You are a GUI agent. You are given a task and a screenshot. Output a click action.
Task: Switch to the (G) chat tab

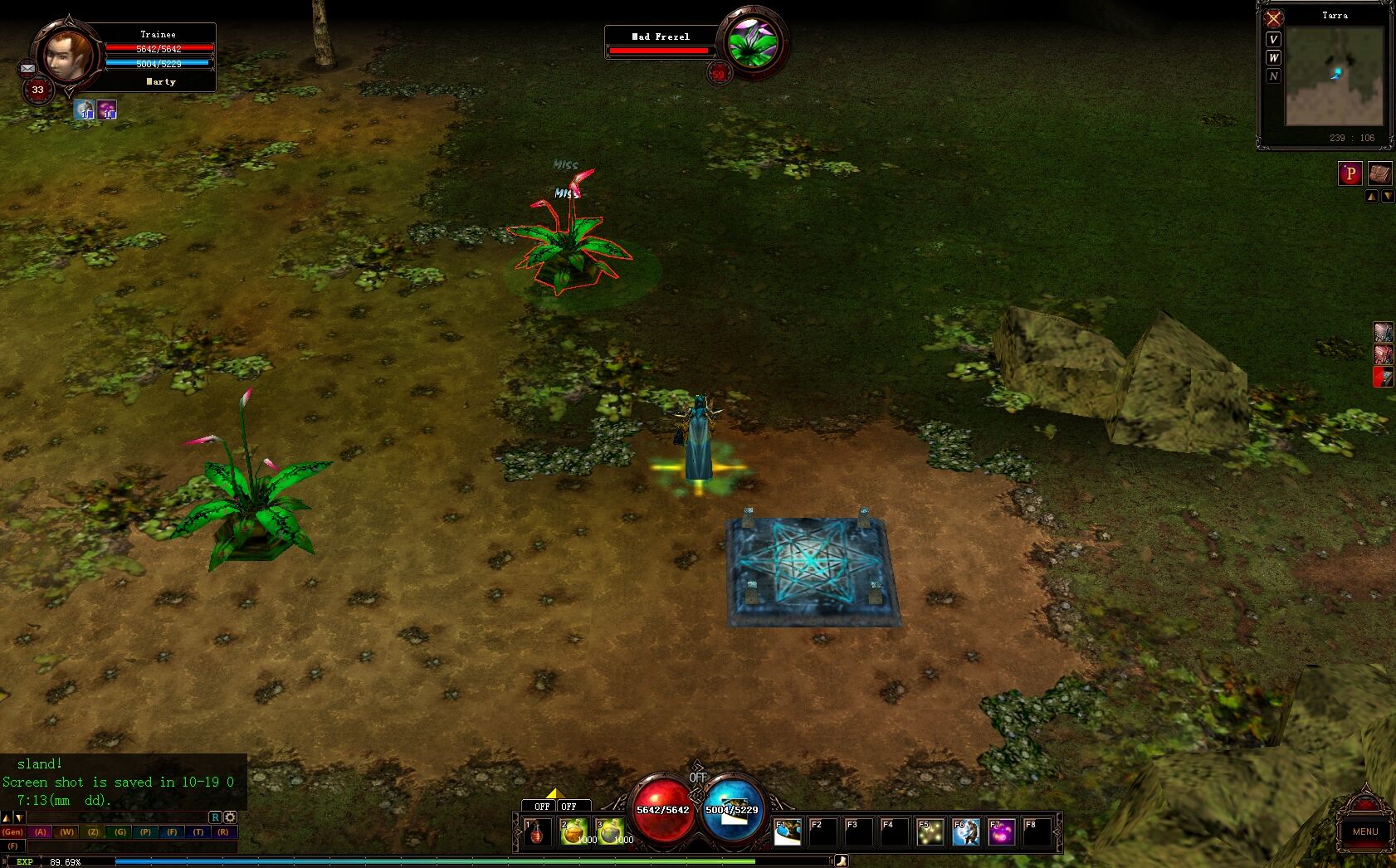120,831
